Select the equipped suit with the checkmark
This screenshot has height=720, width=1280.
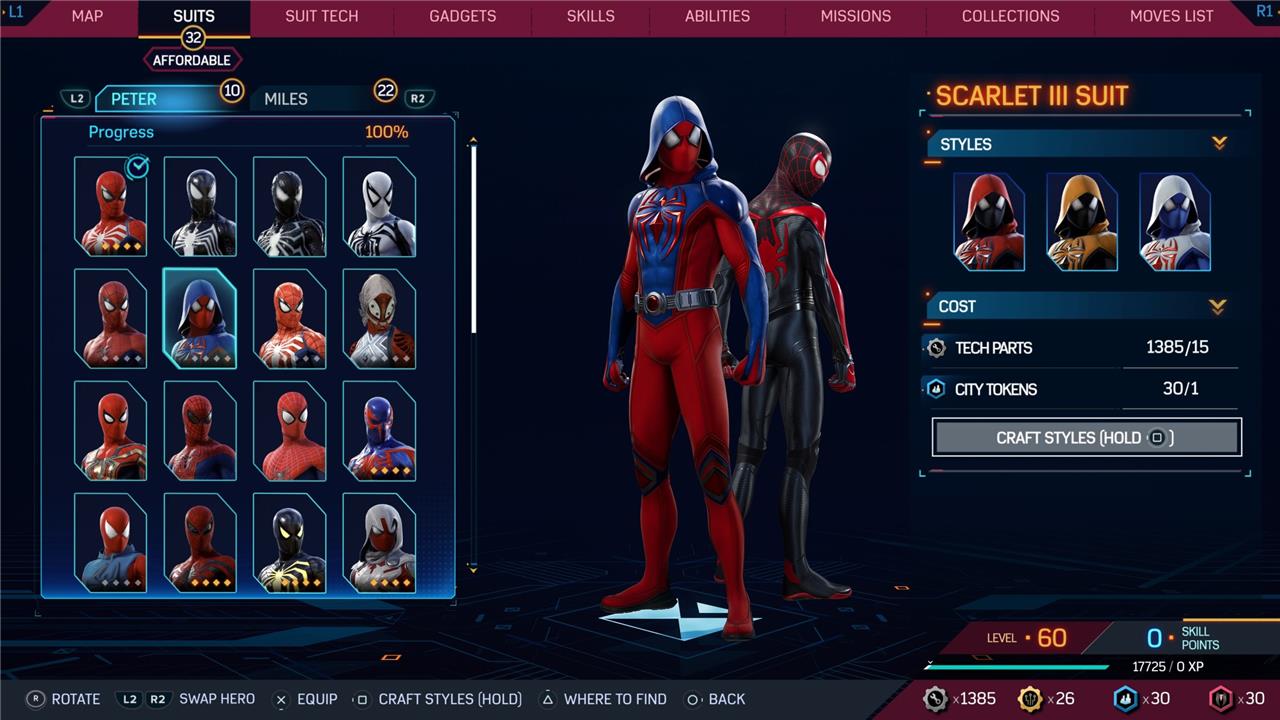click(x=110, y=206)
